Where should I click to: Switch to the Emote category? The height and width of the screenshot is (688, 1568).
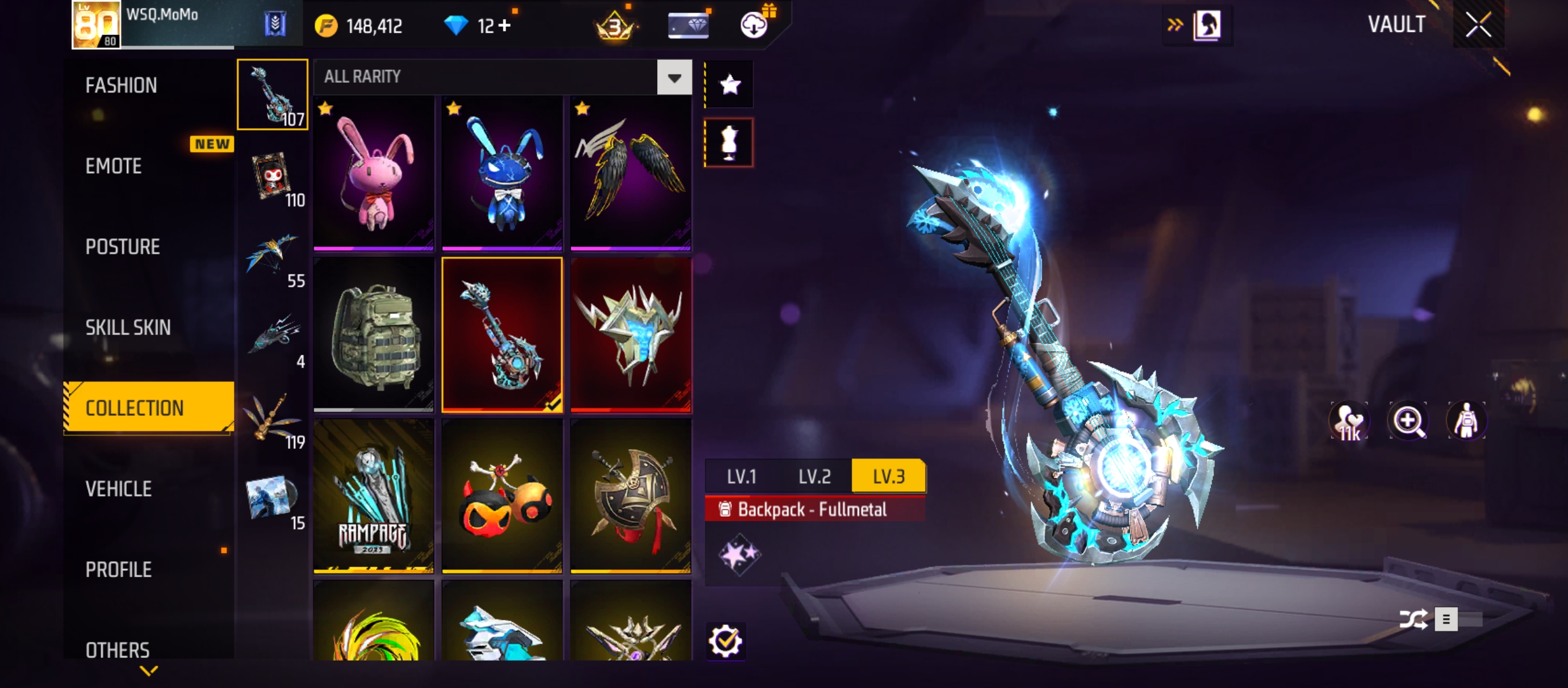[113, 166]
